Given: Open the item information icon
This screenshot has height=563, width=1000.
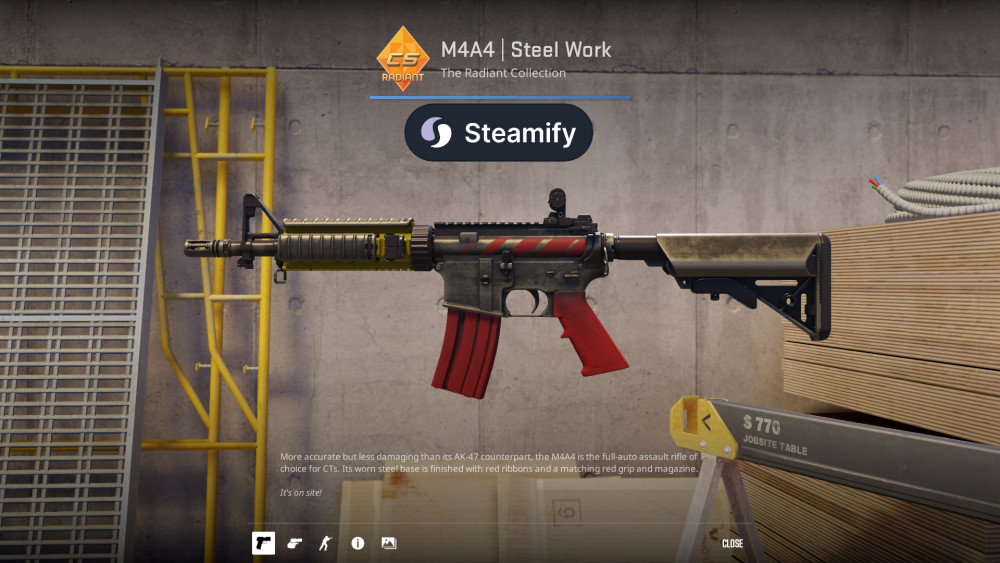Looking at the screenshot, I should pos(357,543).
